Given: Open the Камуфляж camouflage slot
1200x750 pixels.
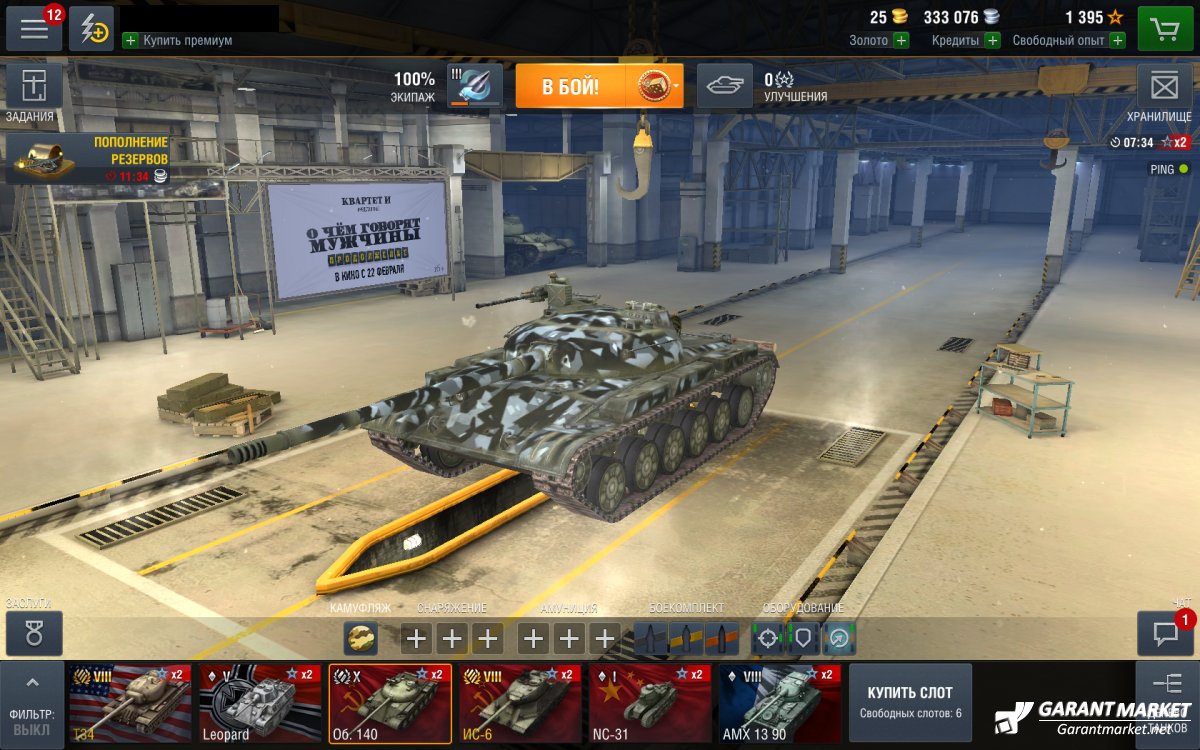Looking at the screenshot, I should point(361,637).
